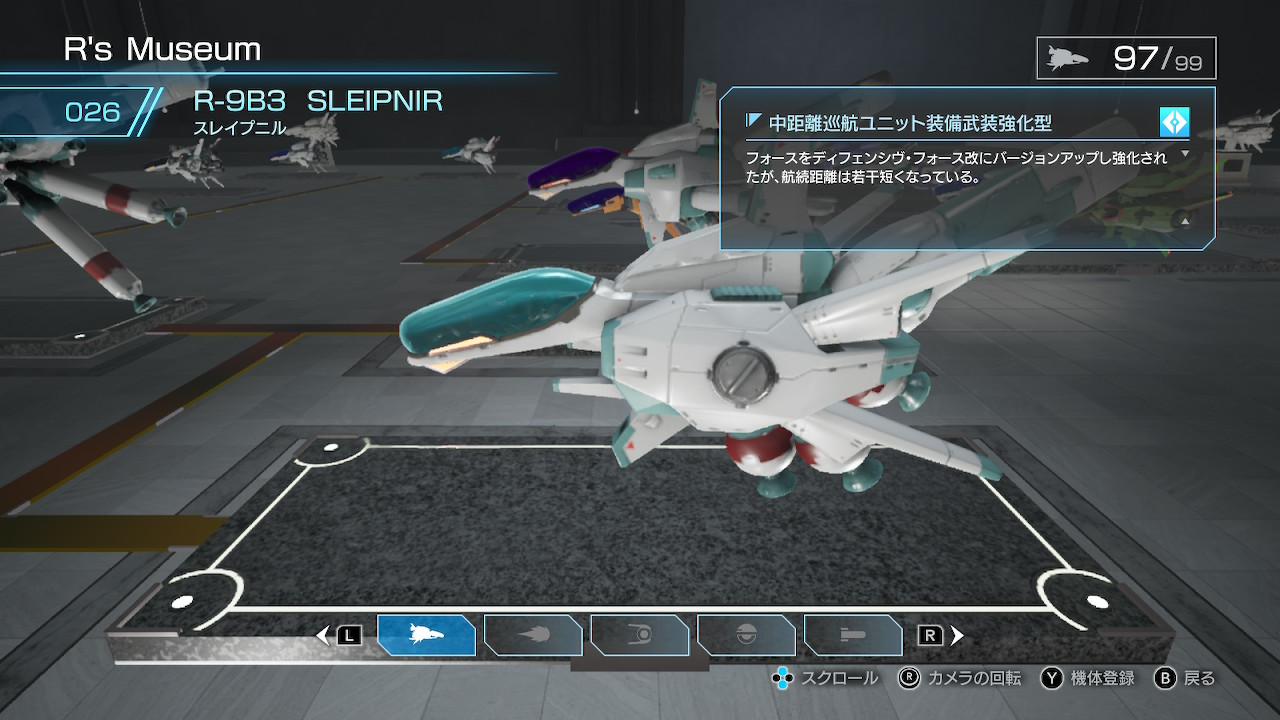The height and width of the screenshot is (720, 1280).
Task: Click the R-9B3 SLEIPNIR name label
Action: [316, 100]
